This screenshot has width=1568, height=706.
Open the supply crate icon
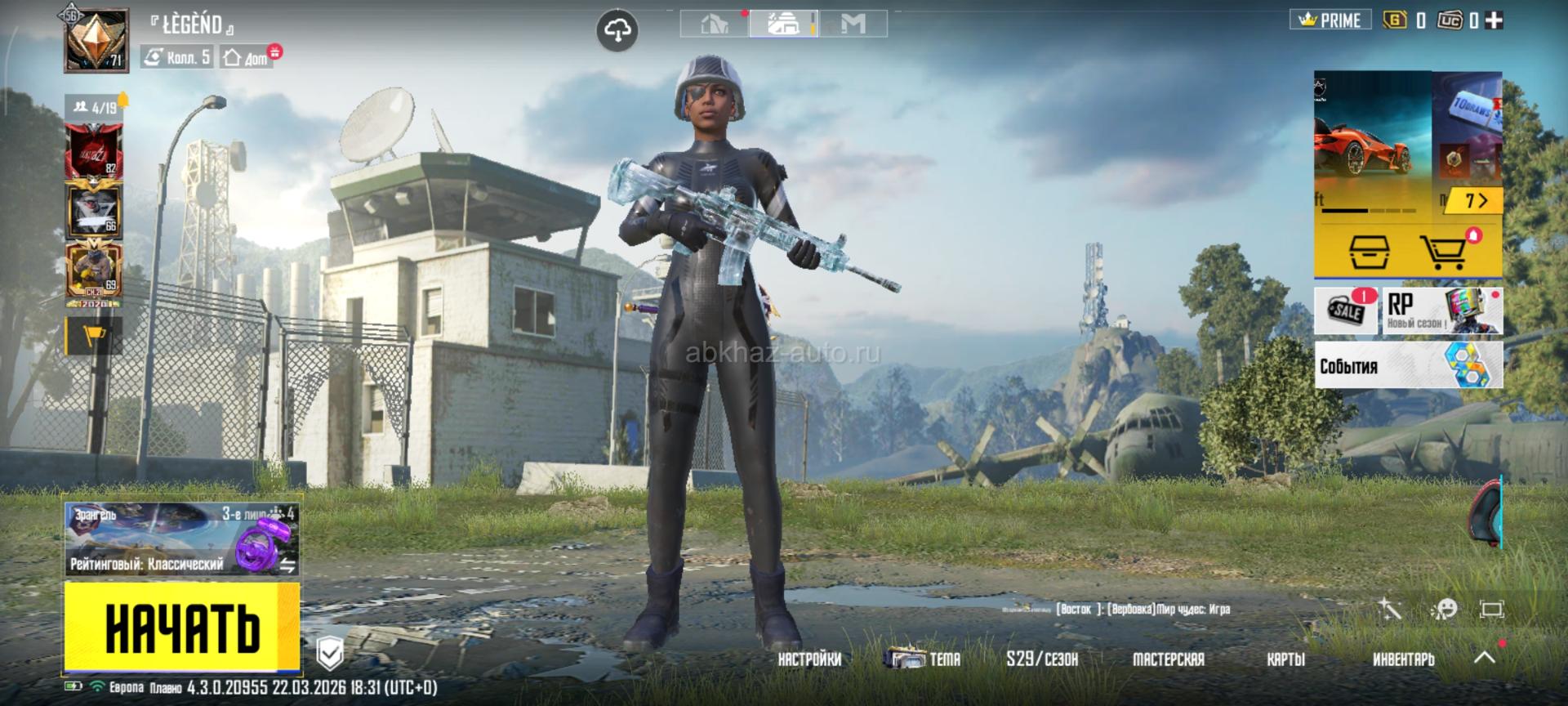pyautogui.click(x=1370, y=252)
